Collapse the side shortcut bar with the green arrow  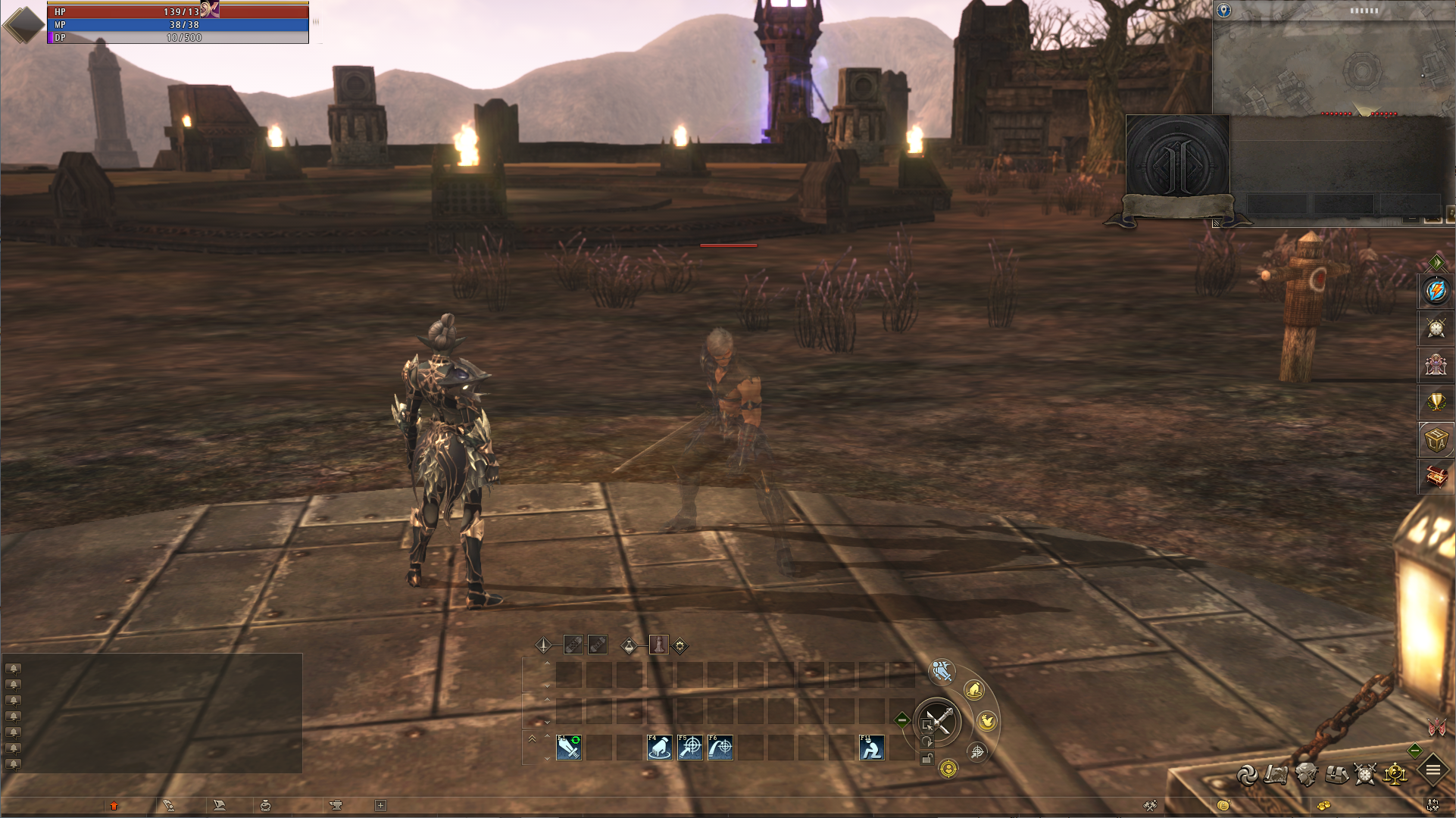point(1436,263)
